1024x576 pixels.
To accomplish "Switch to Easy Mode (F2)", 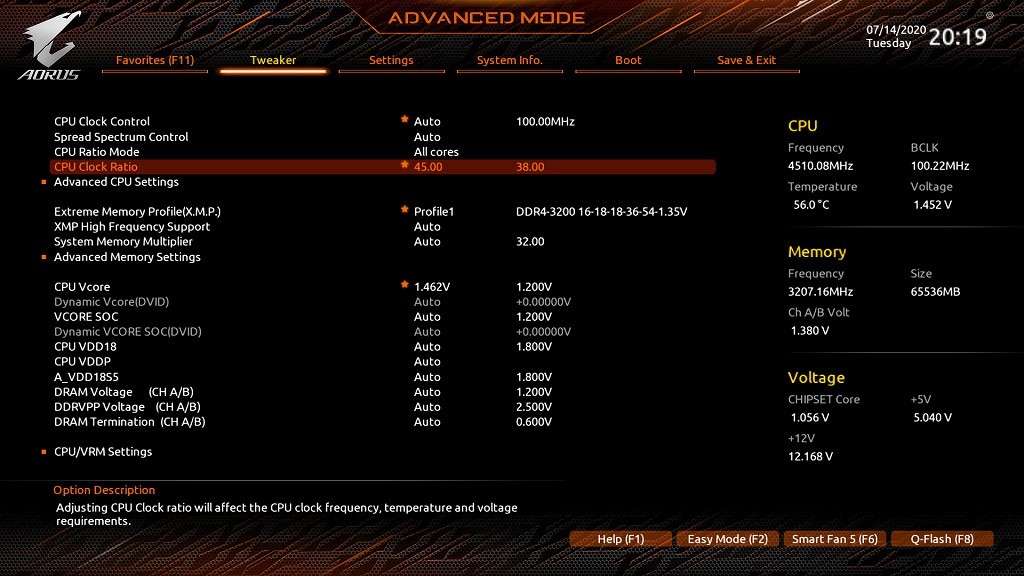I will click(728, 539).
